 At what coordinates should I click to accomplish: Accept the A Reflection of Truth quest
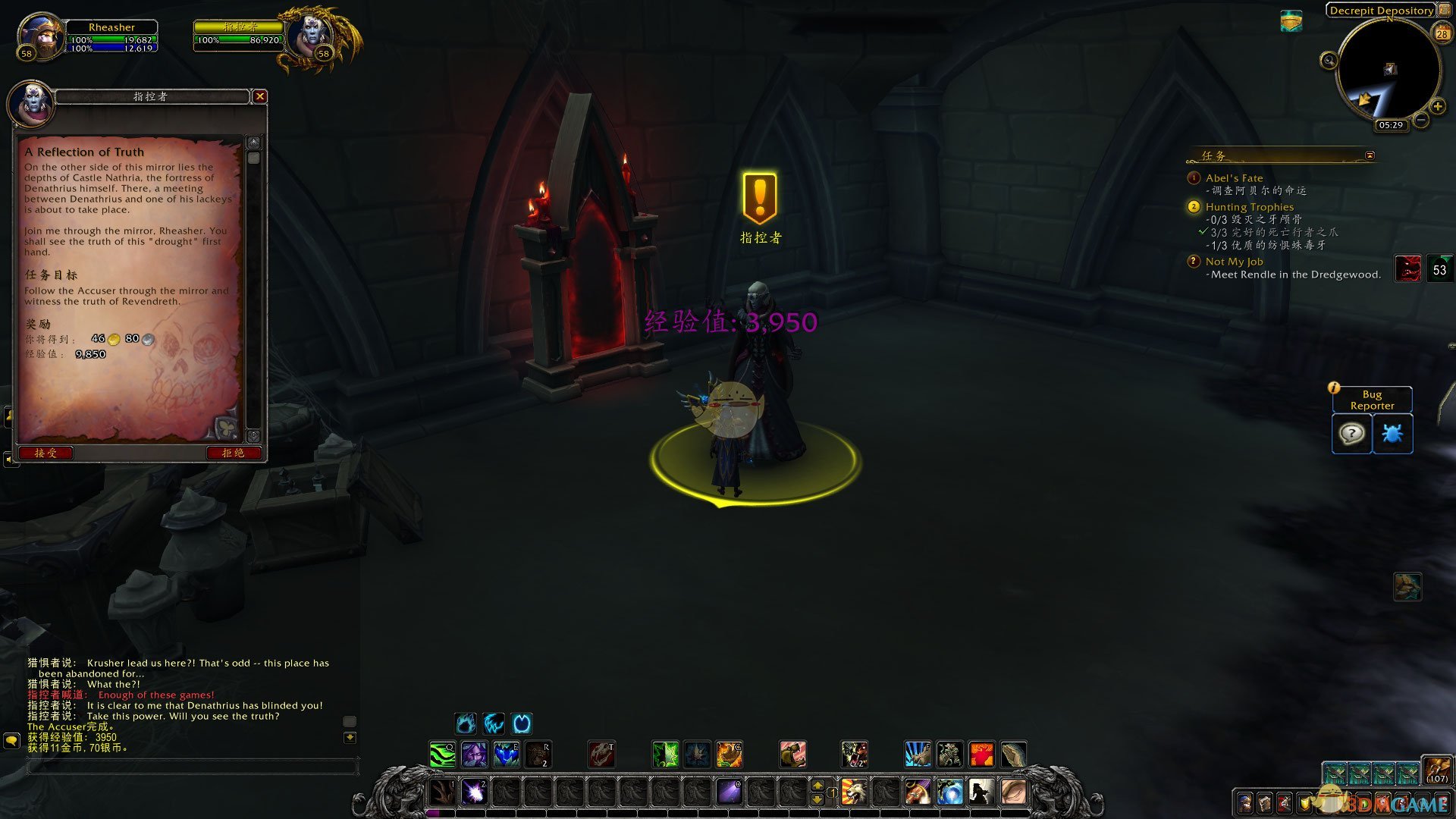(x=45, y=453)
